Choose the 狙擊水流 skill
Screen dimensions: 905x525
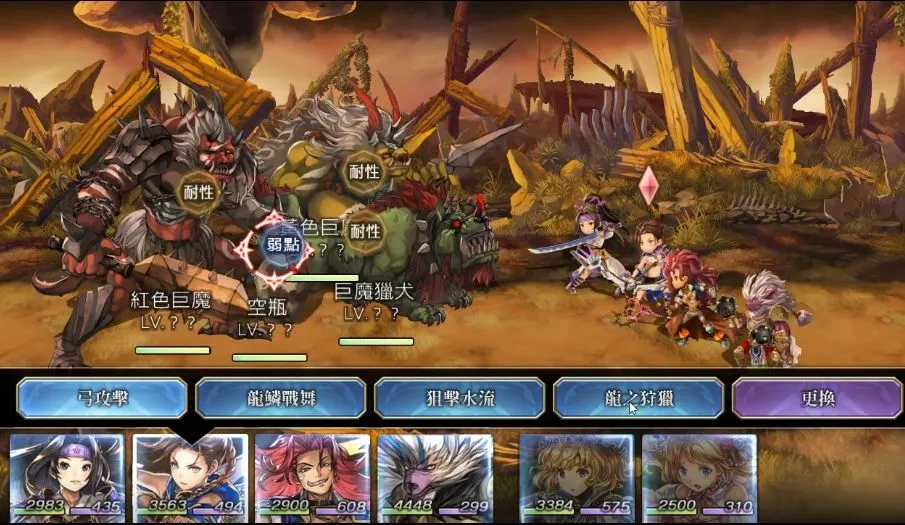coord(459,398)
